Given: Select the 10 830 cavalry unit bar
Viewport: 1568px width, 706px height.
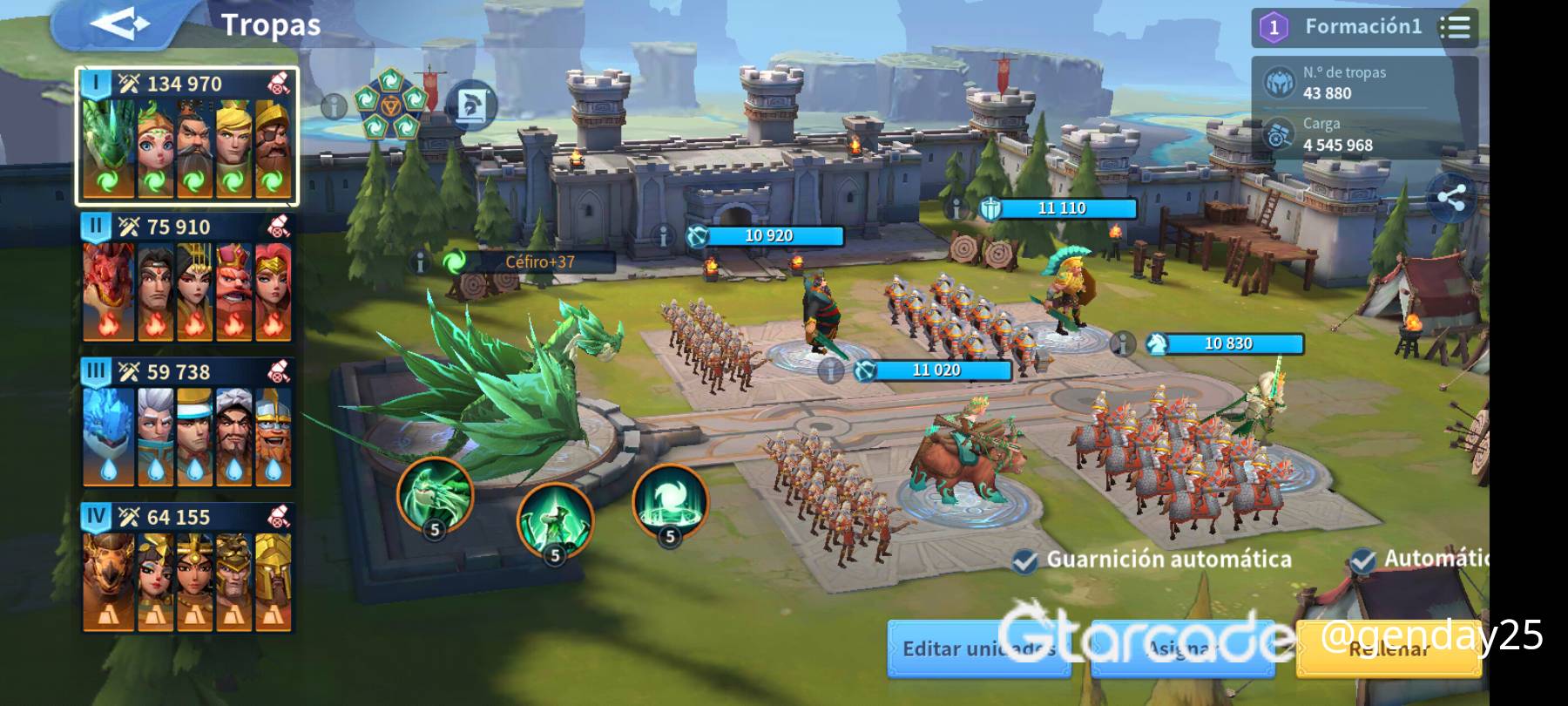Looking at the screenshot, I should tap(1227, 343).
